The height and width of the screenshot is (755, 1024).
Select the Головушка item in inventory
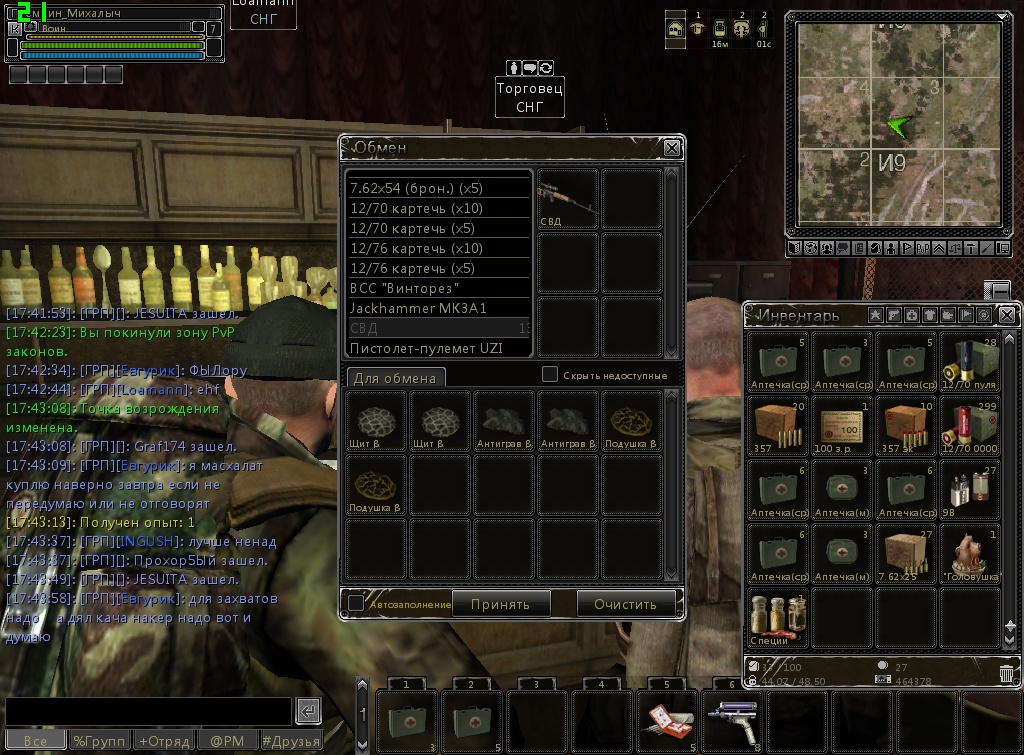pos(969,553)
